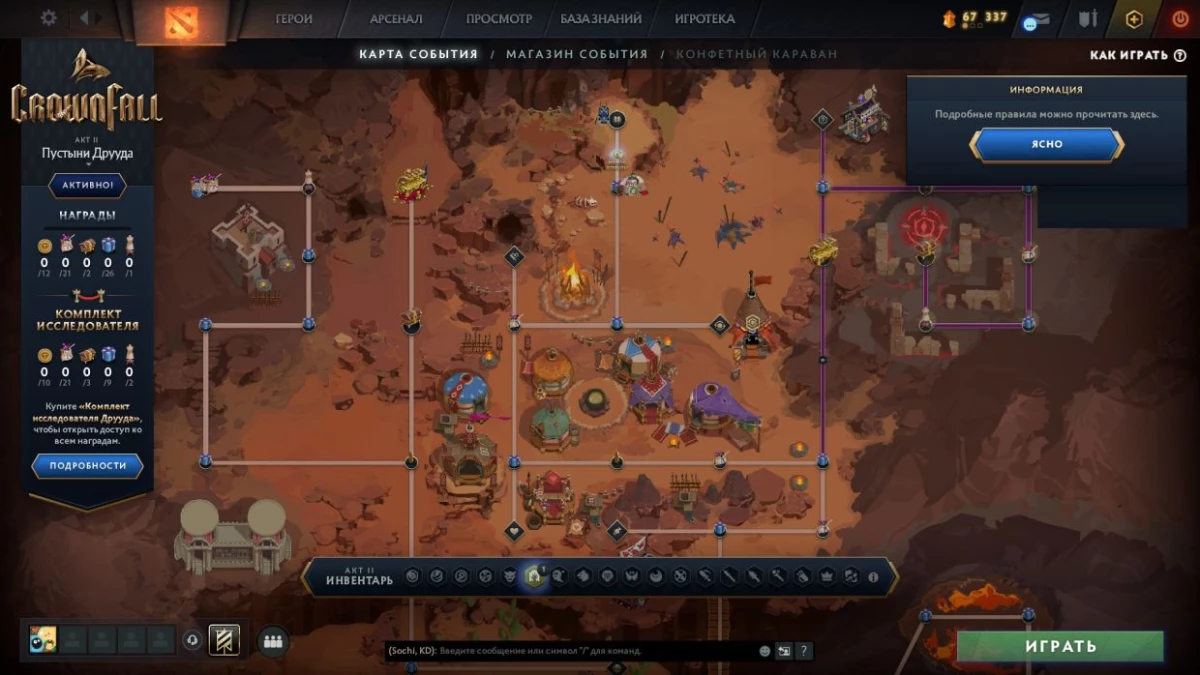Image resolution: width=1200 pixels, height=675 pixels.
Task: Click the ПОДРОБНОСТИ button
Action: pos(88,465)
